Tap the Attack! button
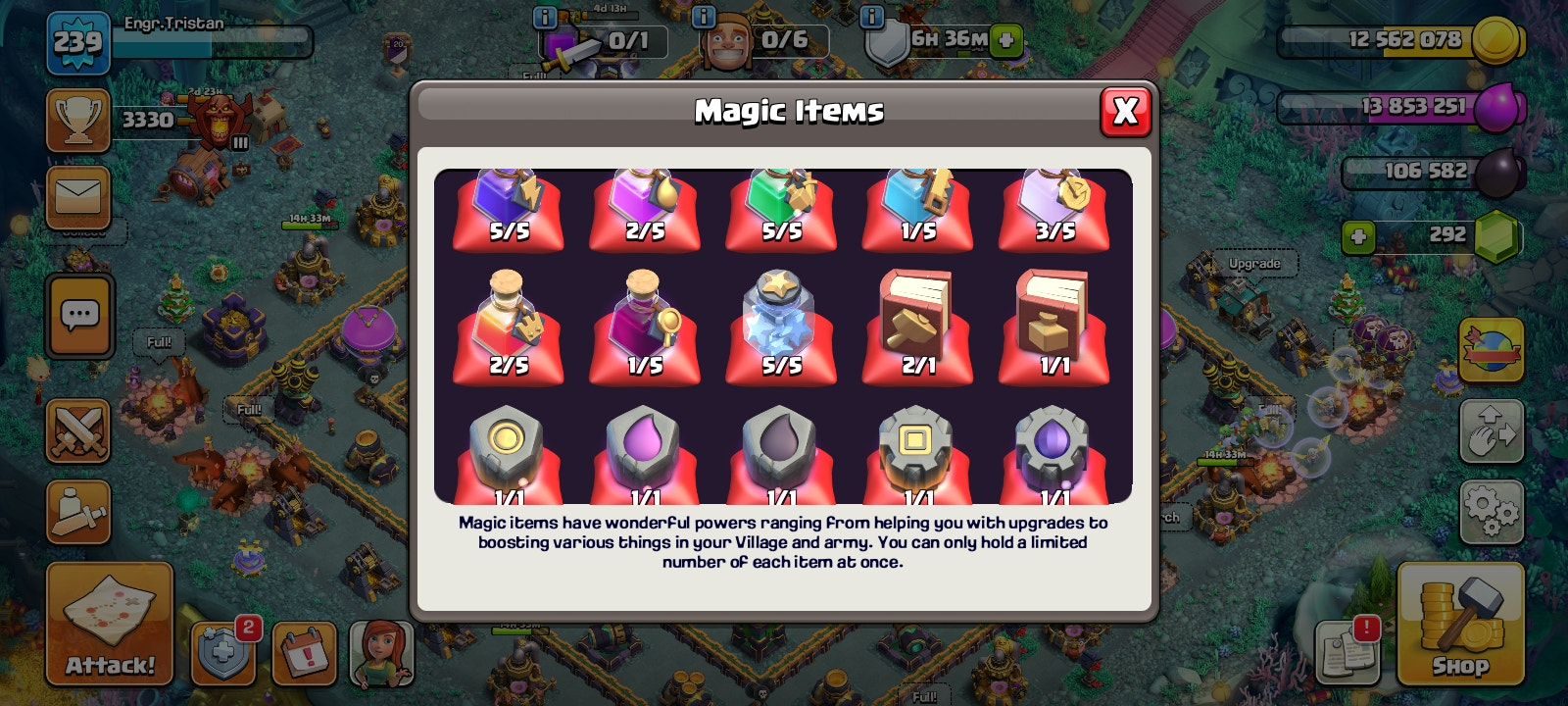The height and width of the screenshot is (706, 1568). (108, 623)
